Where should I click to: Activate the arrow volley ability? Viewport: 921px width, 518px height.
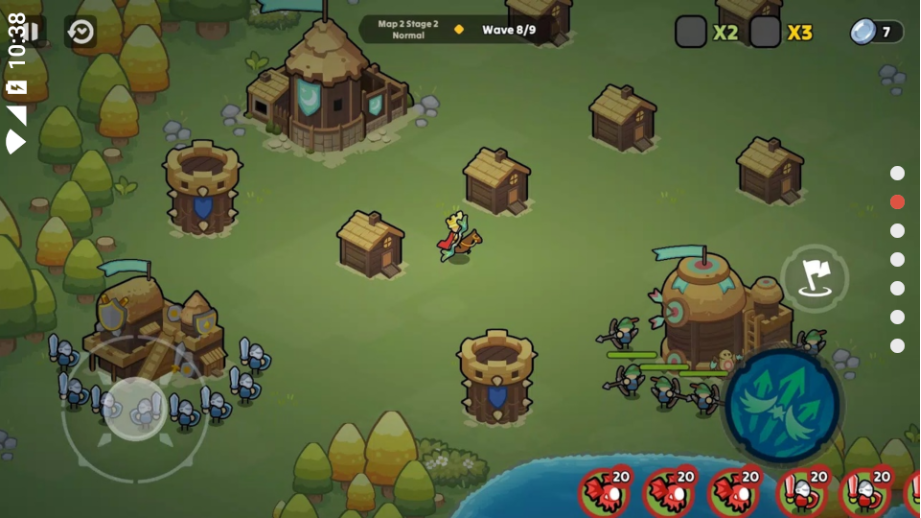(x=782, y=405)
